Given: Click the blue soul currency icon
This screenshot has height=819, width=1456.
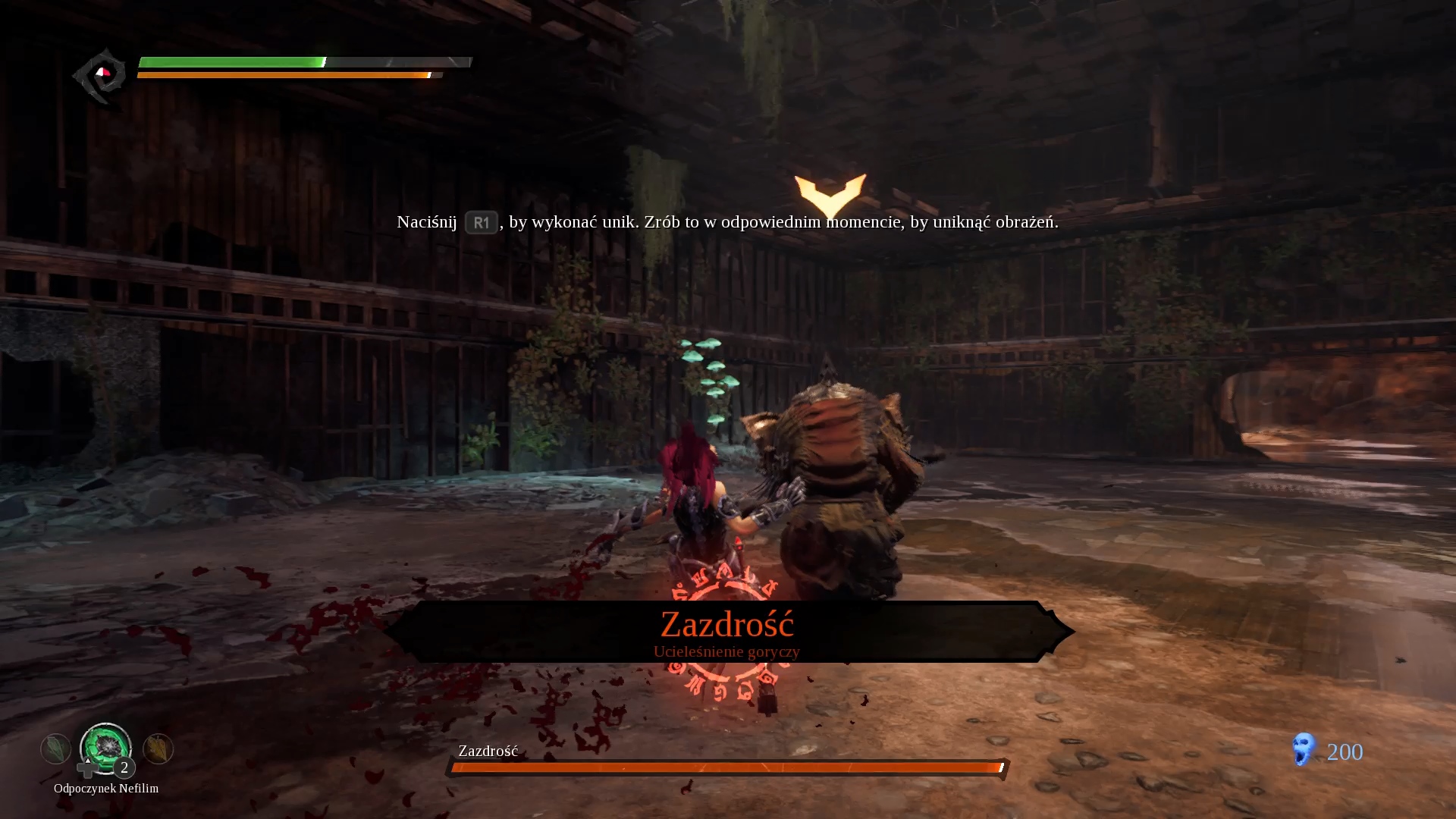Looking at the screenshot, I should (1303, 750).
